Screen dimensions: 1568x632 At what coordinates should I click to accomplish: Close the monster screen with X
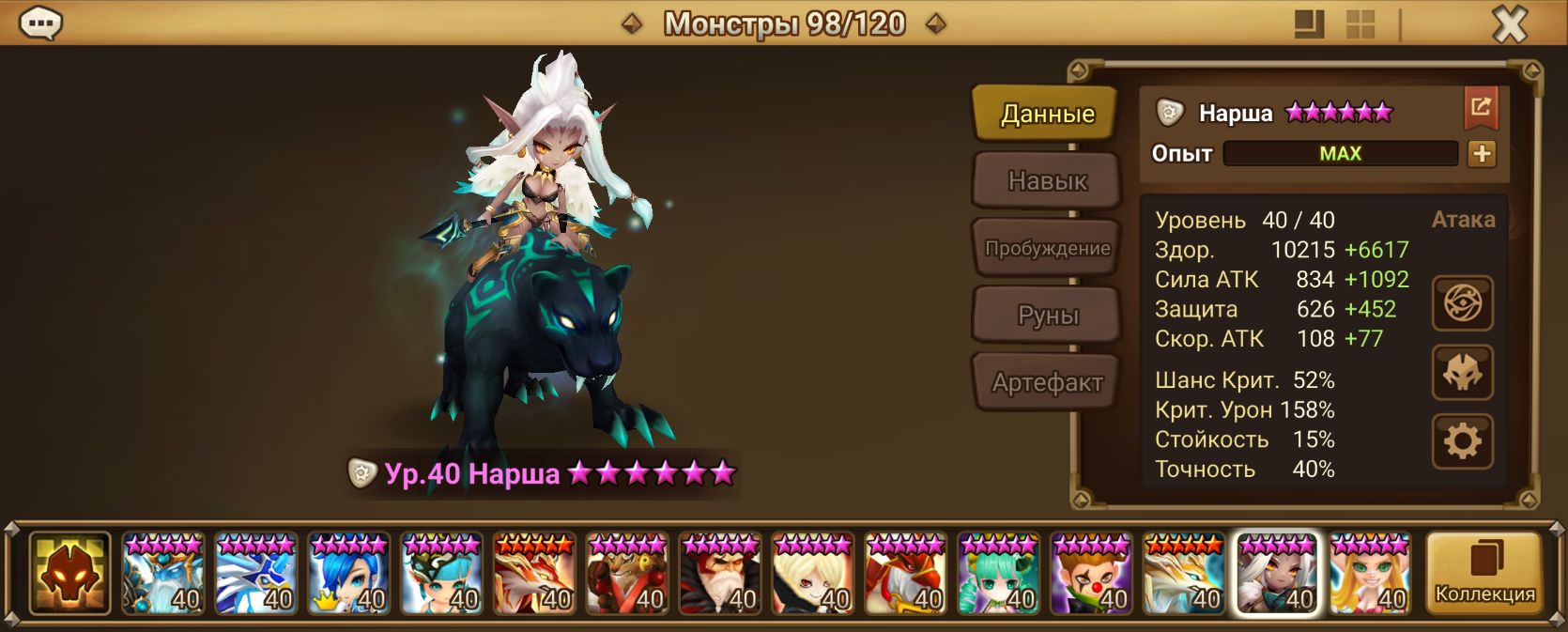(x=1510, y=24)
